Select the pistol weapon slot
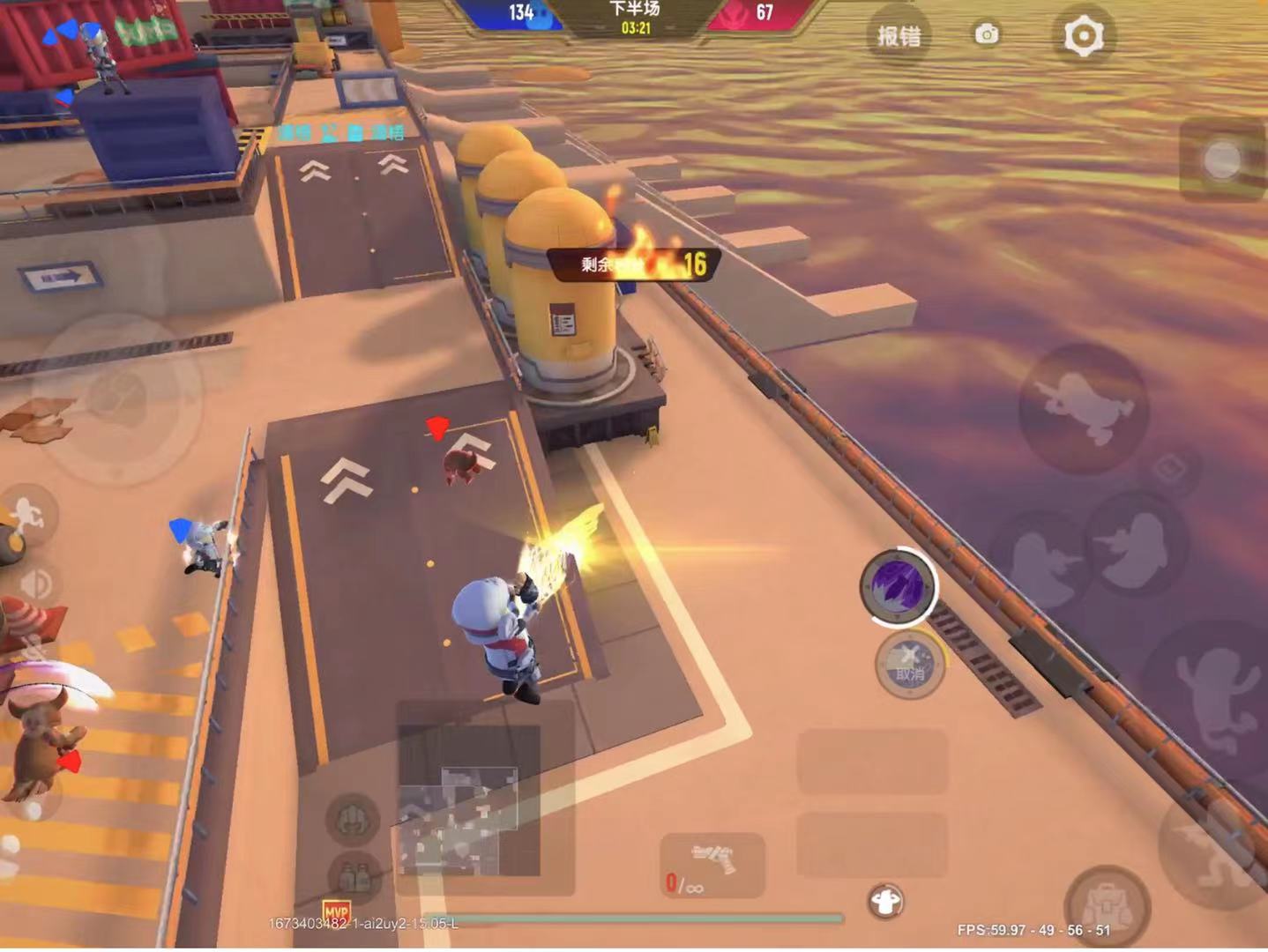The width and height of the screenshot is (1268, 952). tap(712, 865)
